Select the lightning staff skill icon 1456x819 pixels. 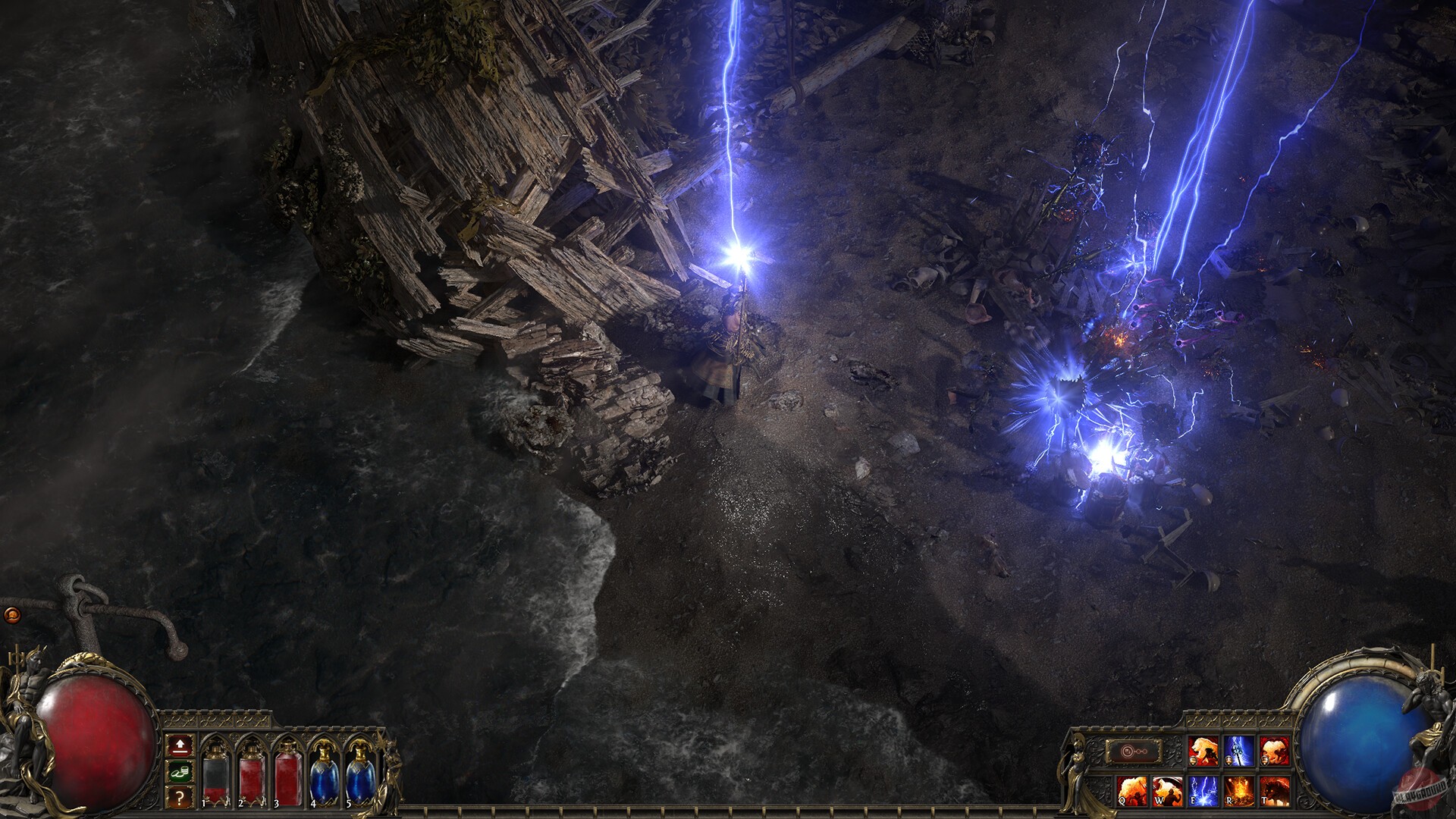point(1239,751)
